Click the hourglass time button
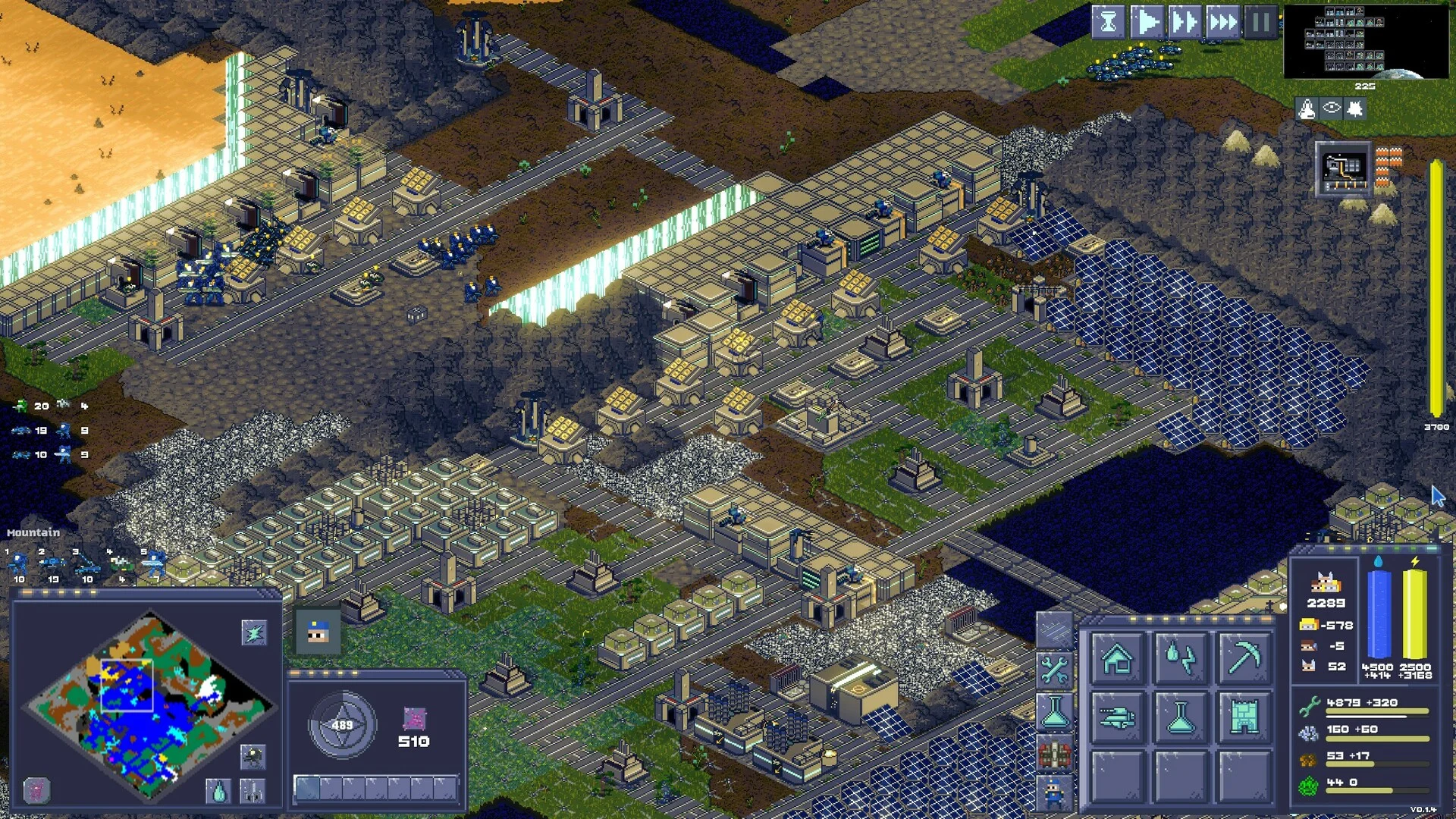This screenshot has height=819, width=1456. click(1108, 23)
